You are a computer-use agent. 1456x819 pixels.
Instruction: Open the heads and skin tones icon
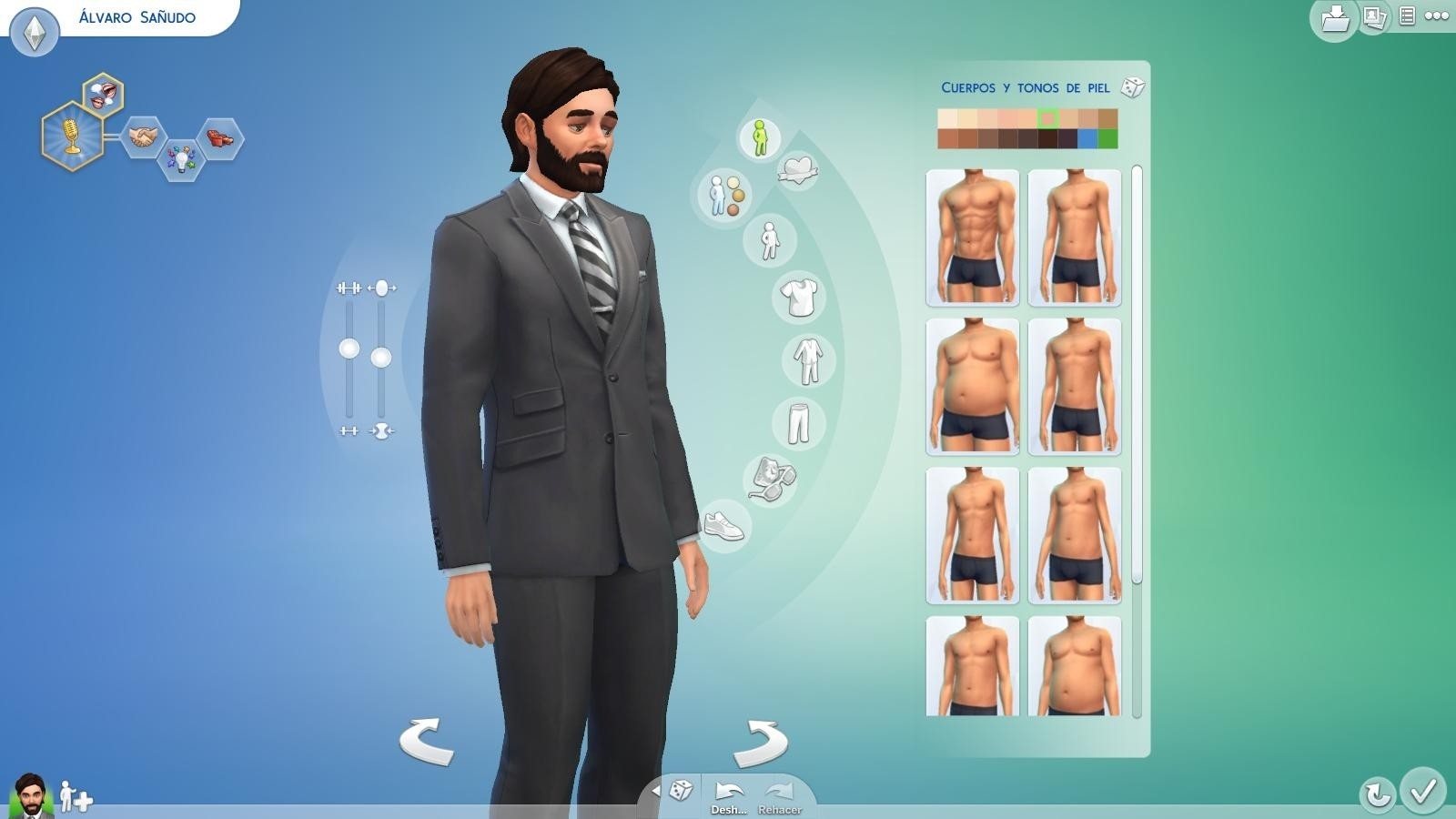[724, 196]
